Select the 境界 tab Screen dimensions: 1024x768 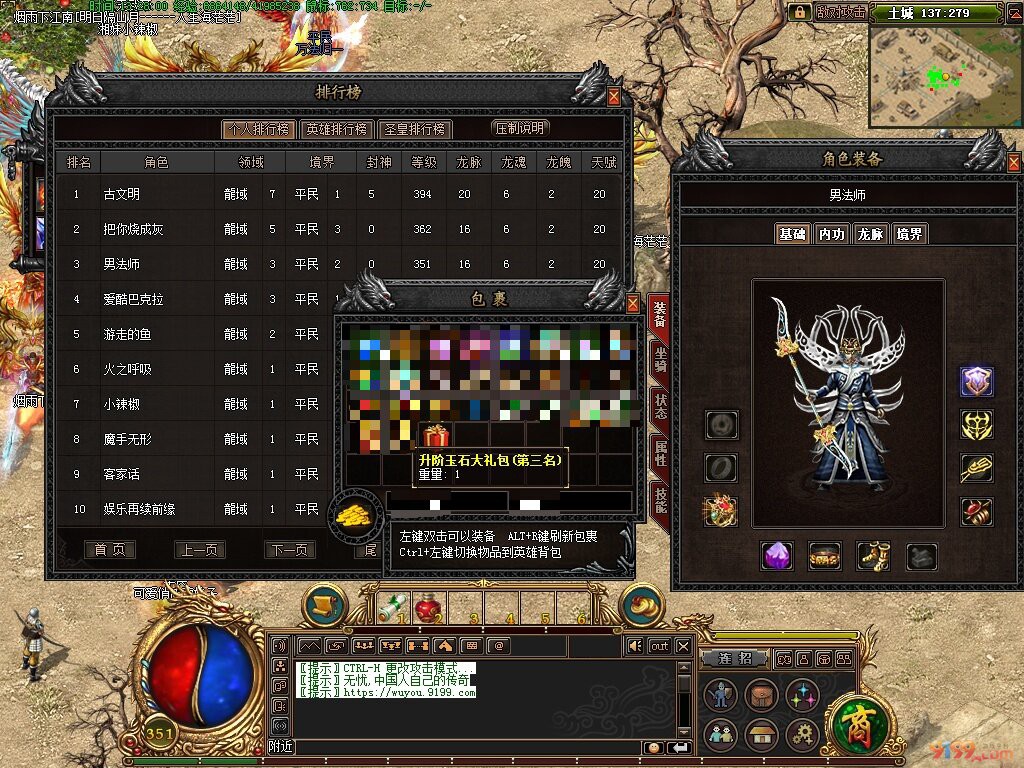tap(910, 234)
